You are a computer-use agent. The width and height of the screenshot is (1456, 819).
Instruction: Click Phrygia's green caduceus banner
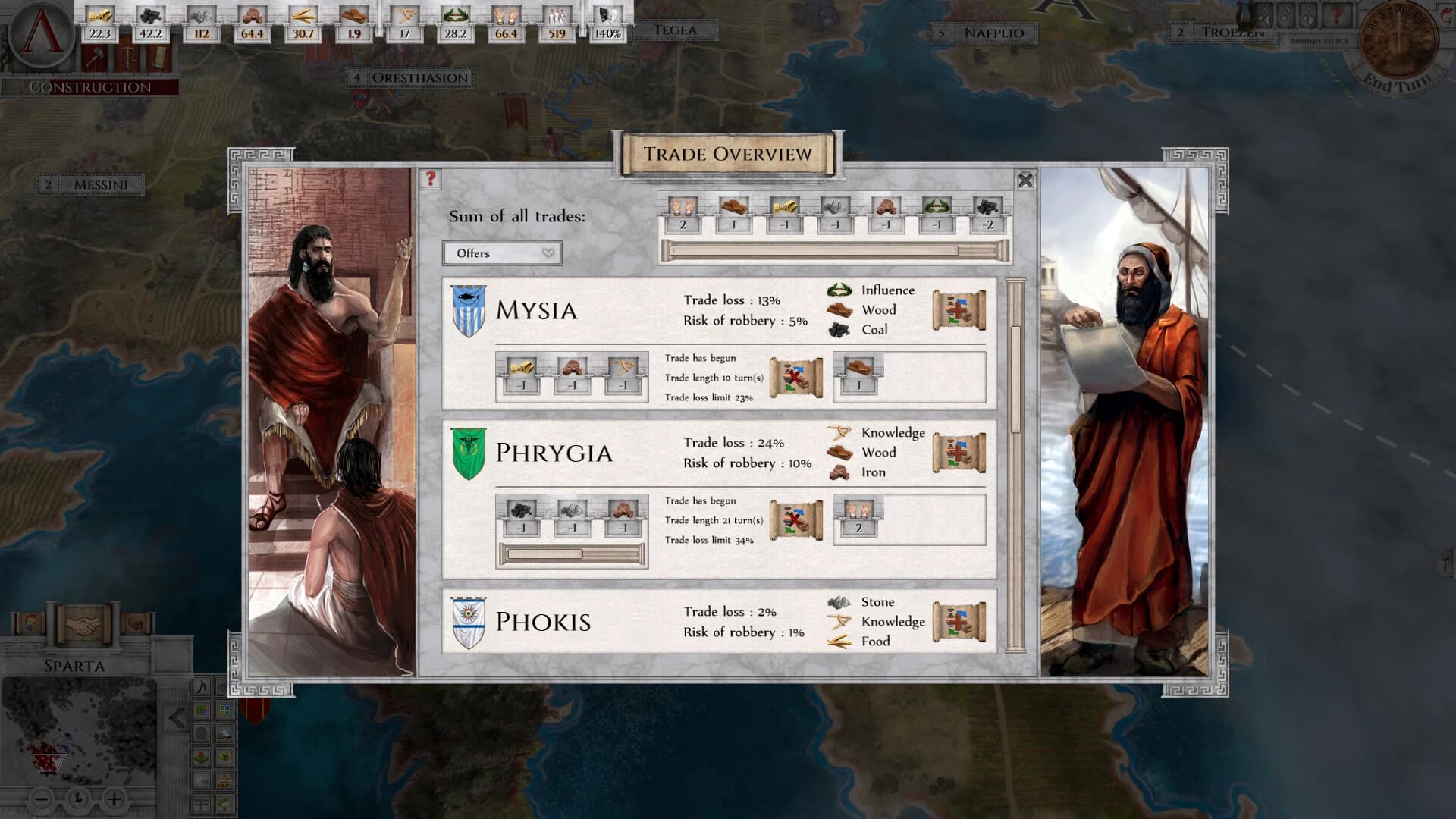point(469,453)
